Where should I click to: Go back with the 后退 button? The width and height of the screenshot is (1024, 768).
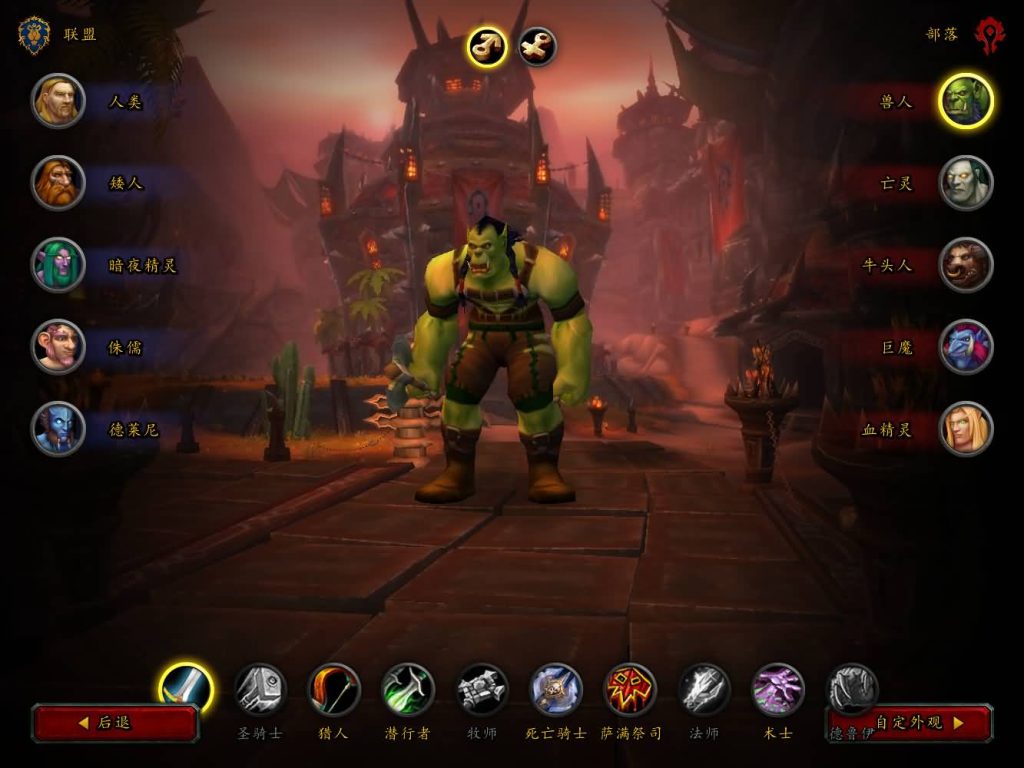click(x=115, y=722)
